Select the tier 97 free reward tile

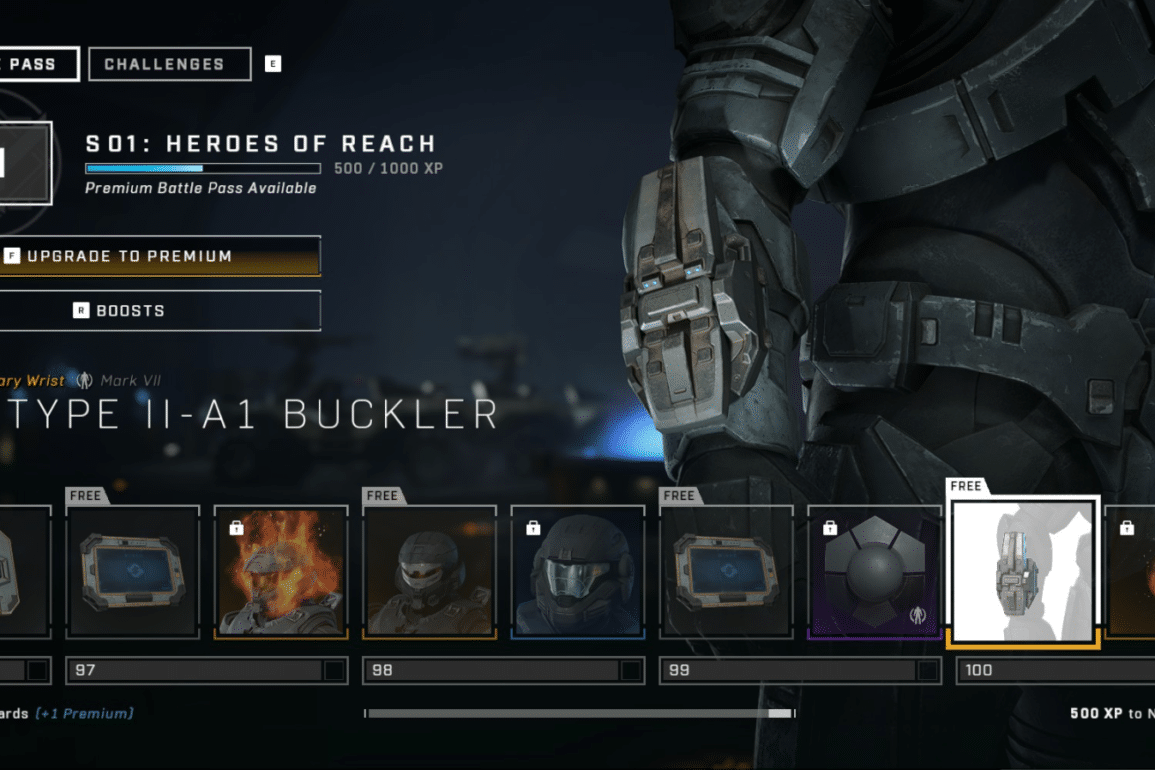(133, 572)
